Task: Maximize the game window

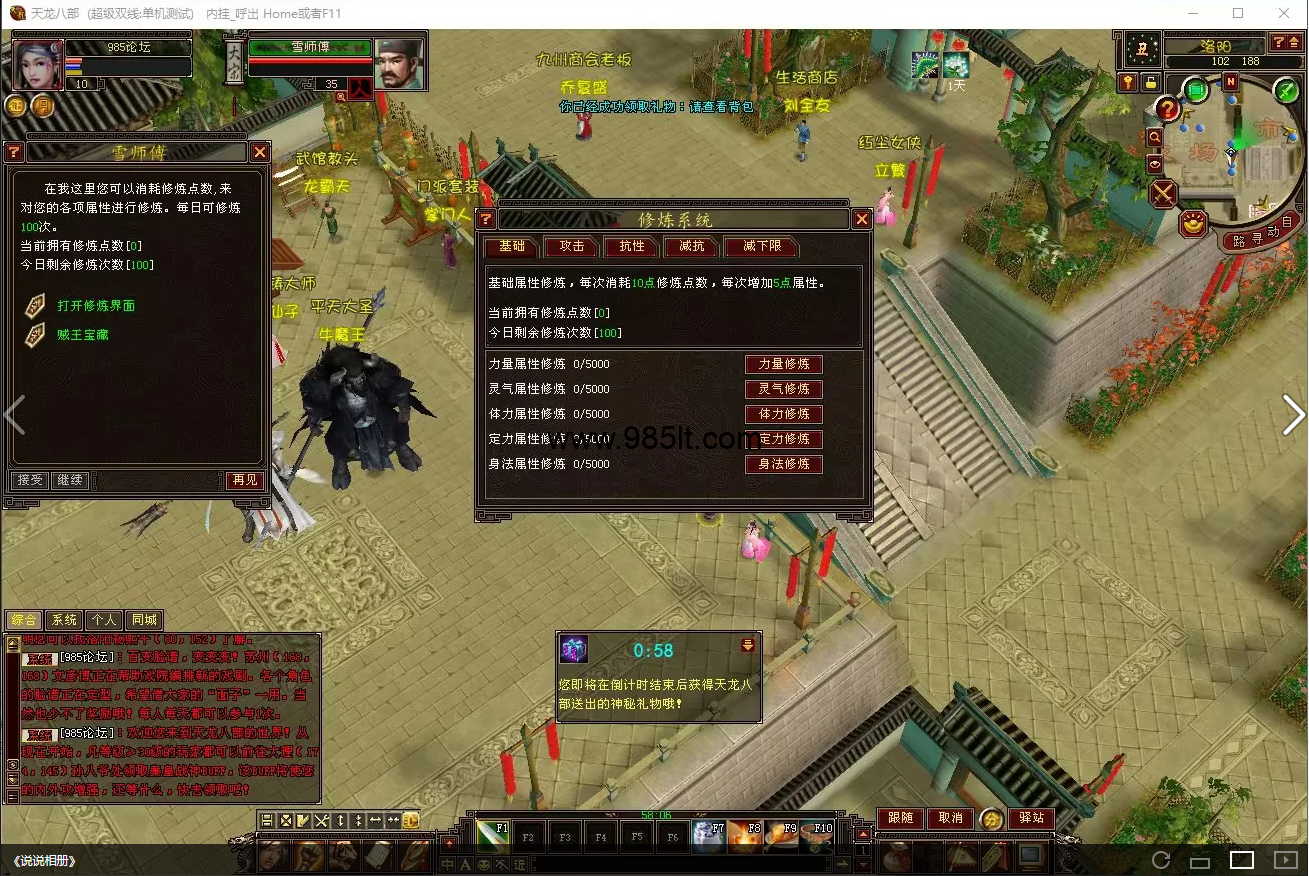Action: pos(1238,13)
